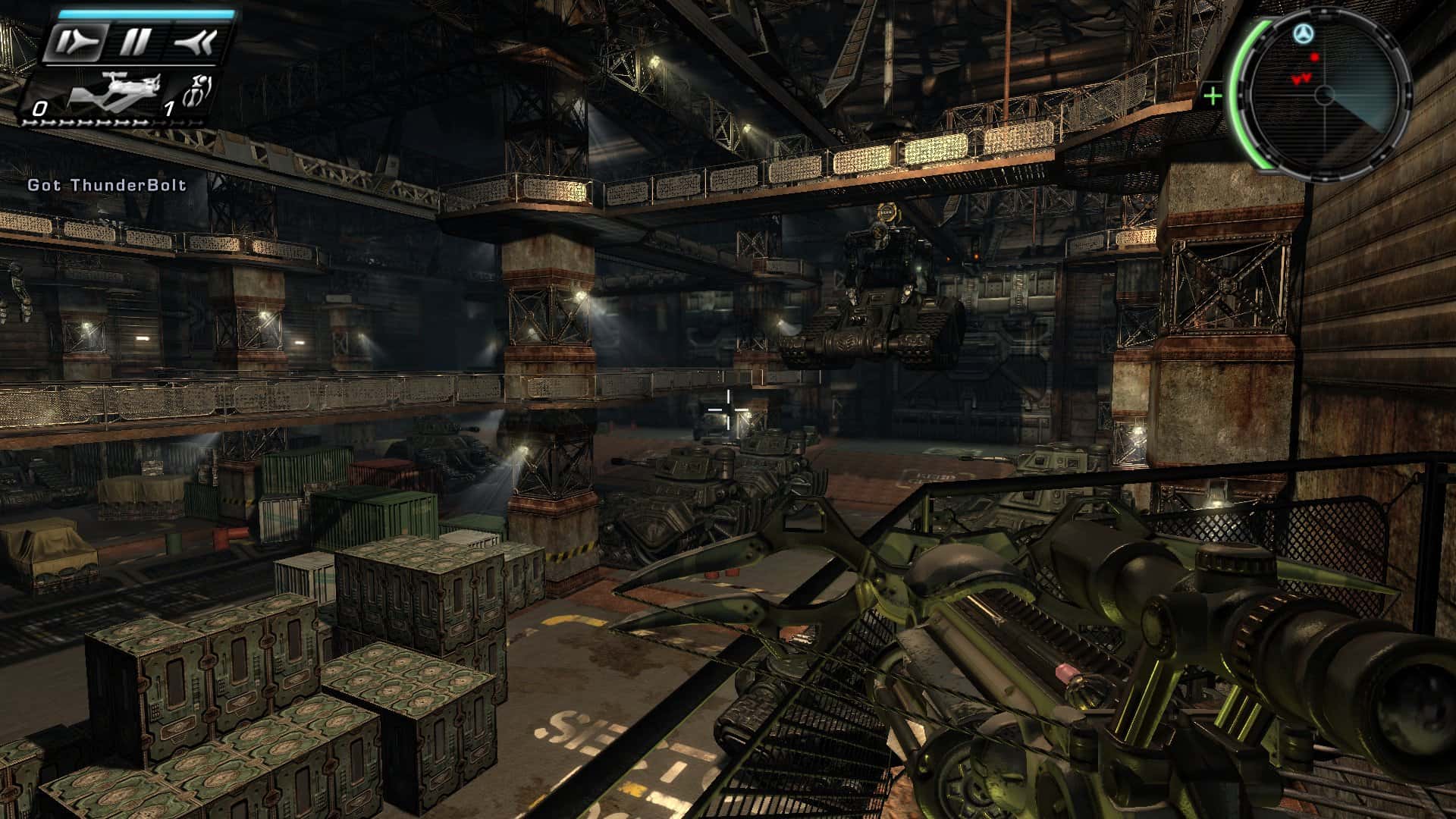Click the blue objective marker on the radar

(1303, 33)
